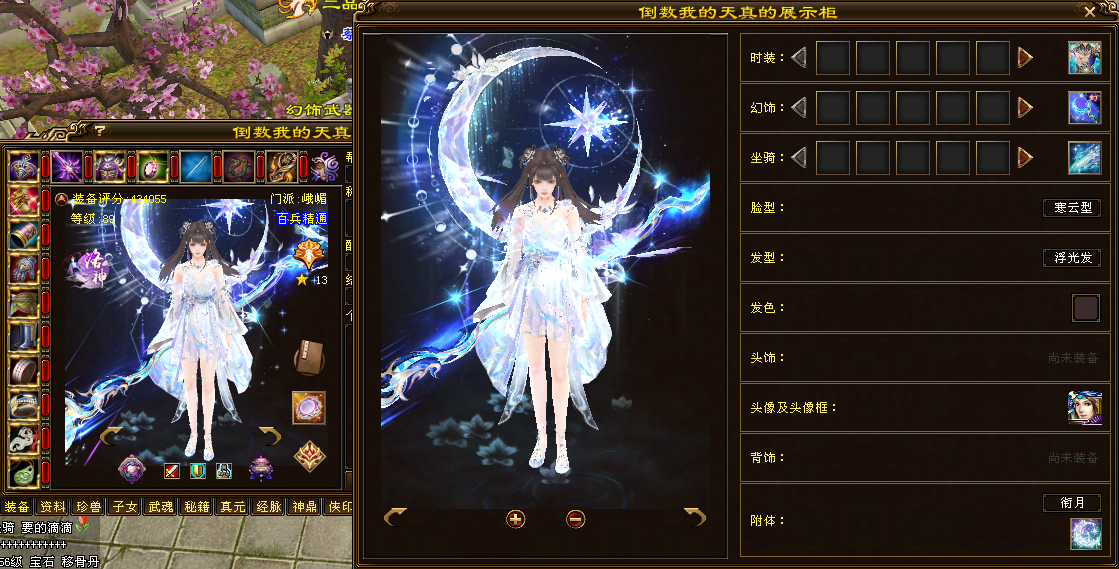
Task: Zoom in on the showcase model
Action: (515, 518)
